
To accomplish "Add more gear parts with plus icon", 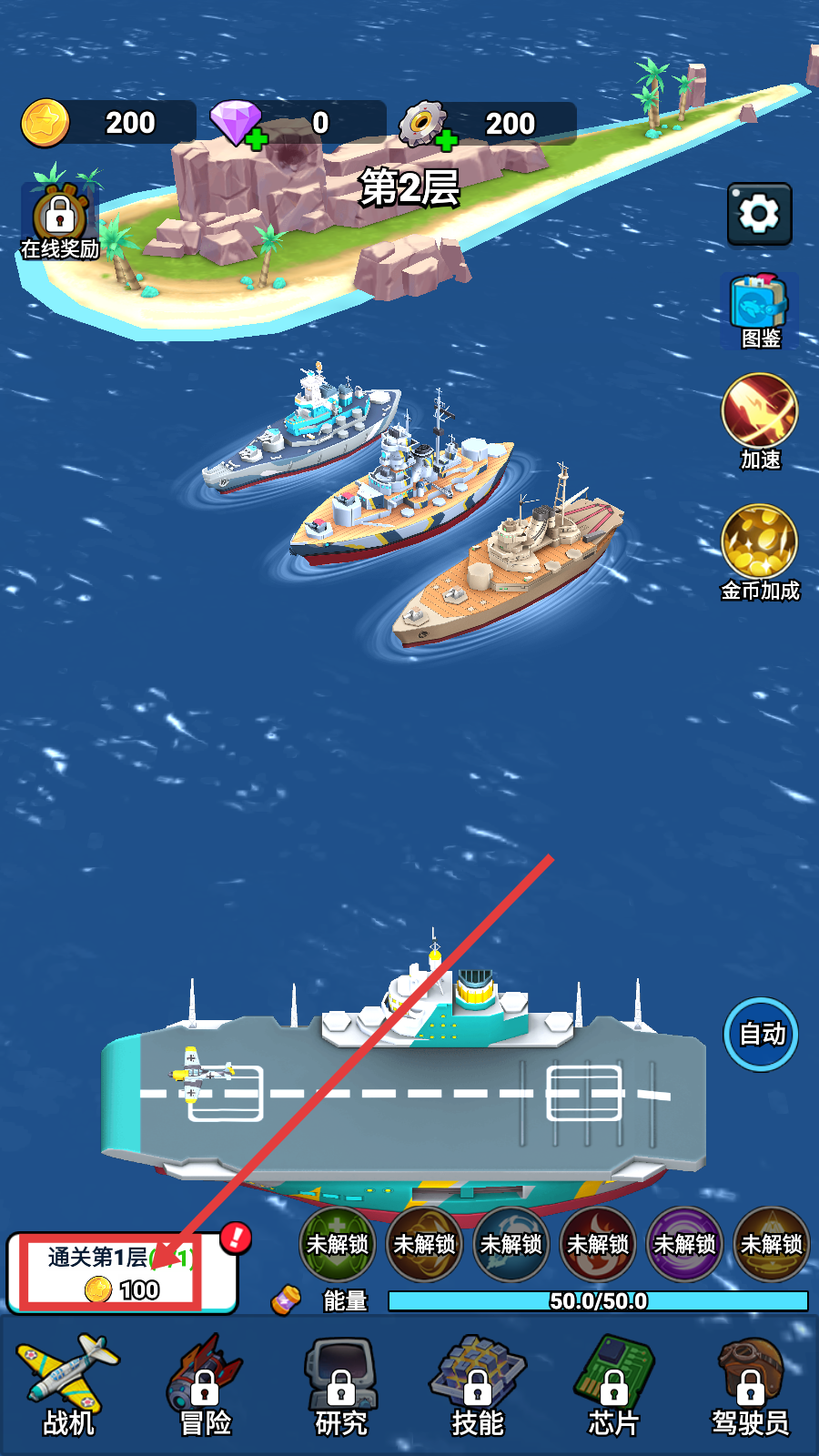I will pyautogui.click(x=446, y=140).
